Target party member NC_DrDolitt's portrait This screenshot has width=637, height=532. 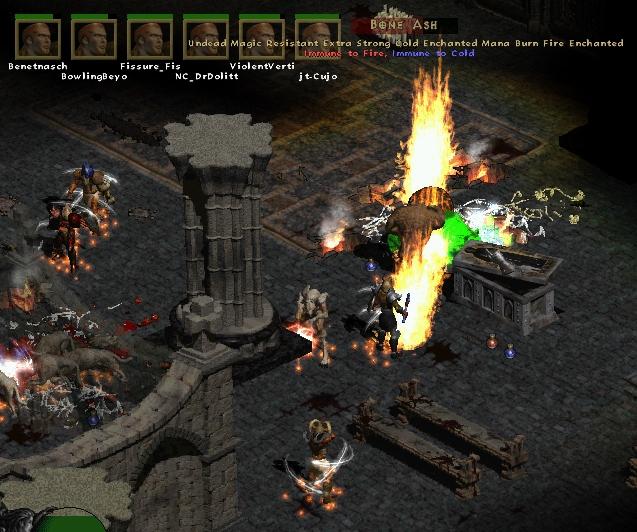pyautogui.click(x=206, y=38)
